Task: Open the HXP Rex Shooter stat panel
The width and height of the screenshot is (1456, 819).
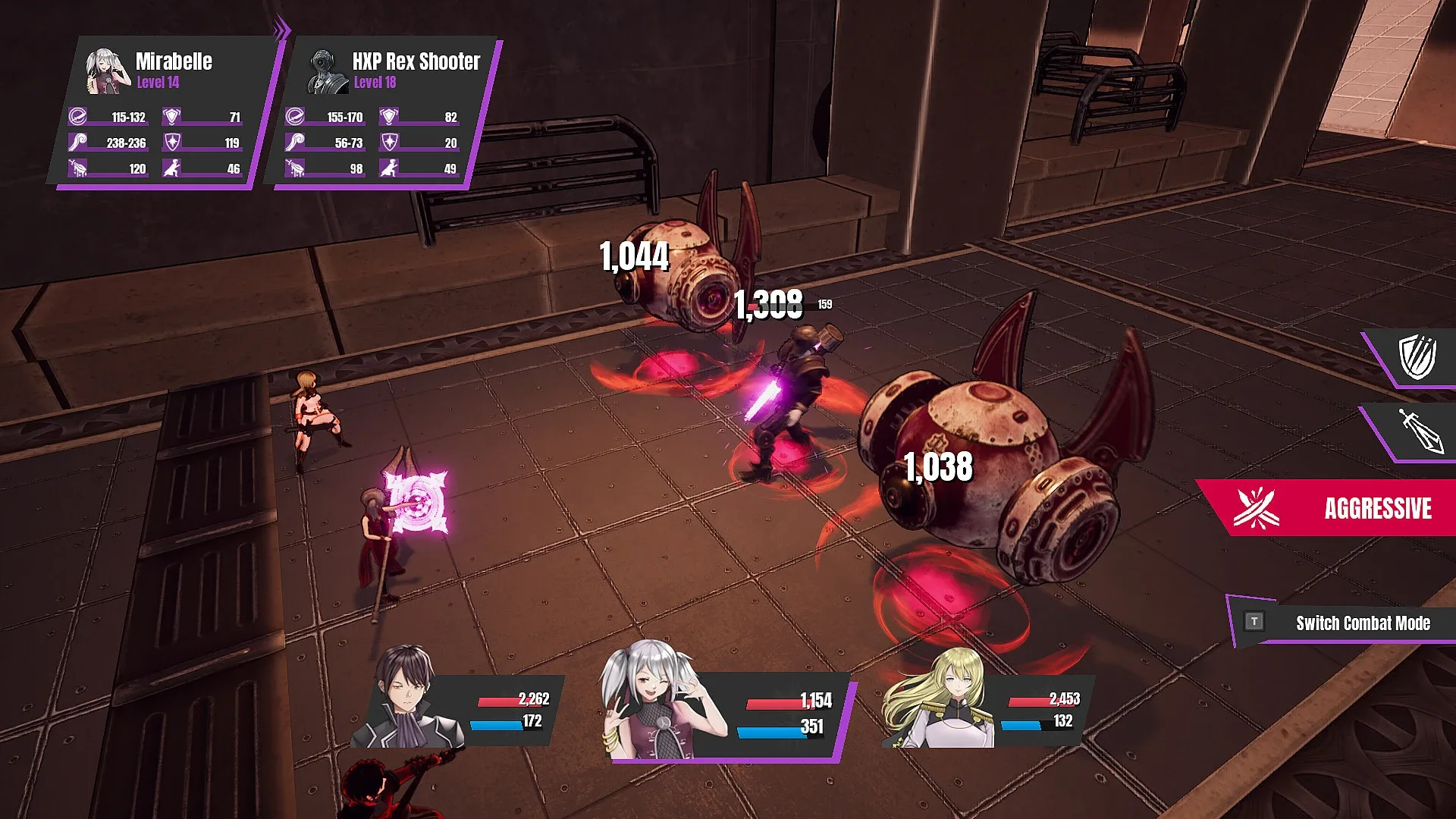Action: tap(383, 112)
